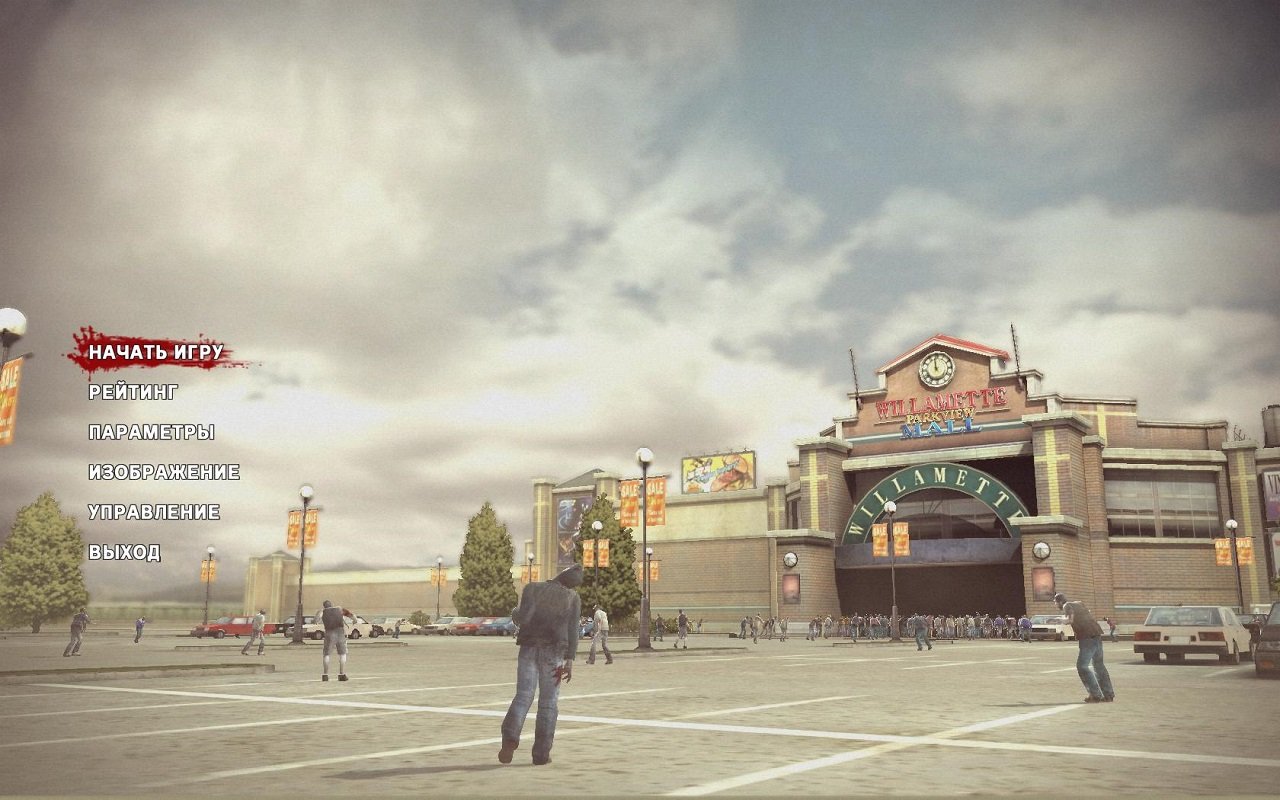Open УПРАВЛЕНИЕ controls configuration

(x=156, y=513)
